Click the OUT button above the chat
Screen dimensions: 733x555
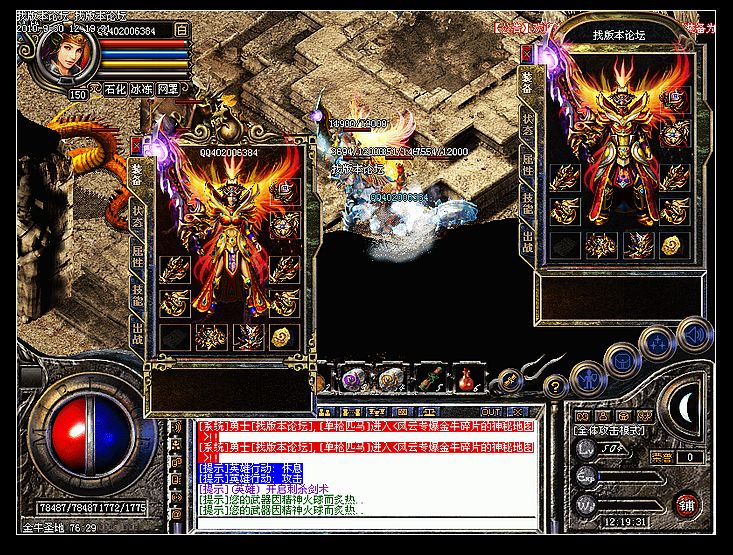pyautogui.click(x=491, y=411)
